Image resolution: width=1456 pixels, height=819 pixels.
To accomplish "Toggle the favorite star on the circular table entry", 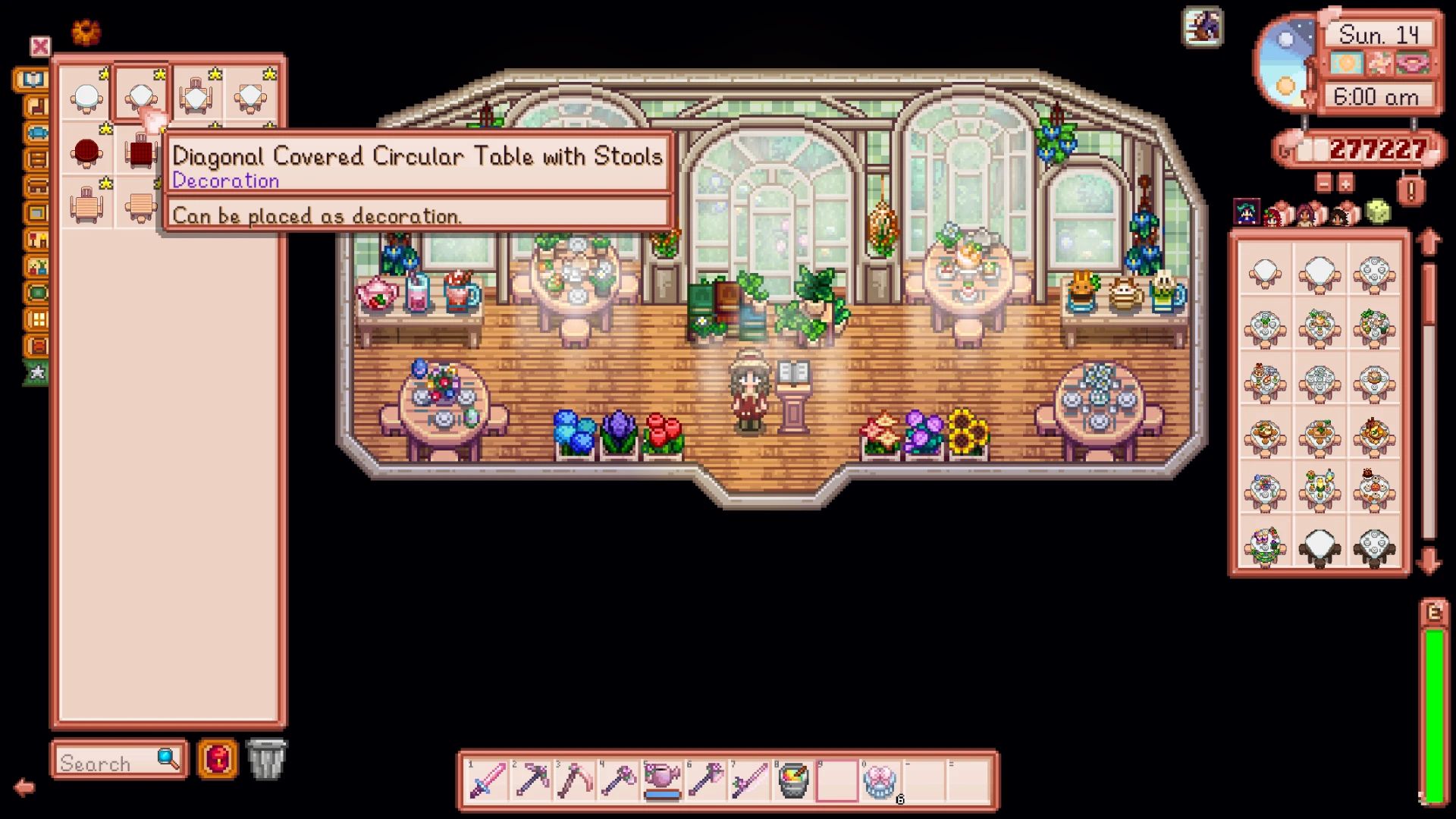I will (105, 73).
